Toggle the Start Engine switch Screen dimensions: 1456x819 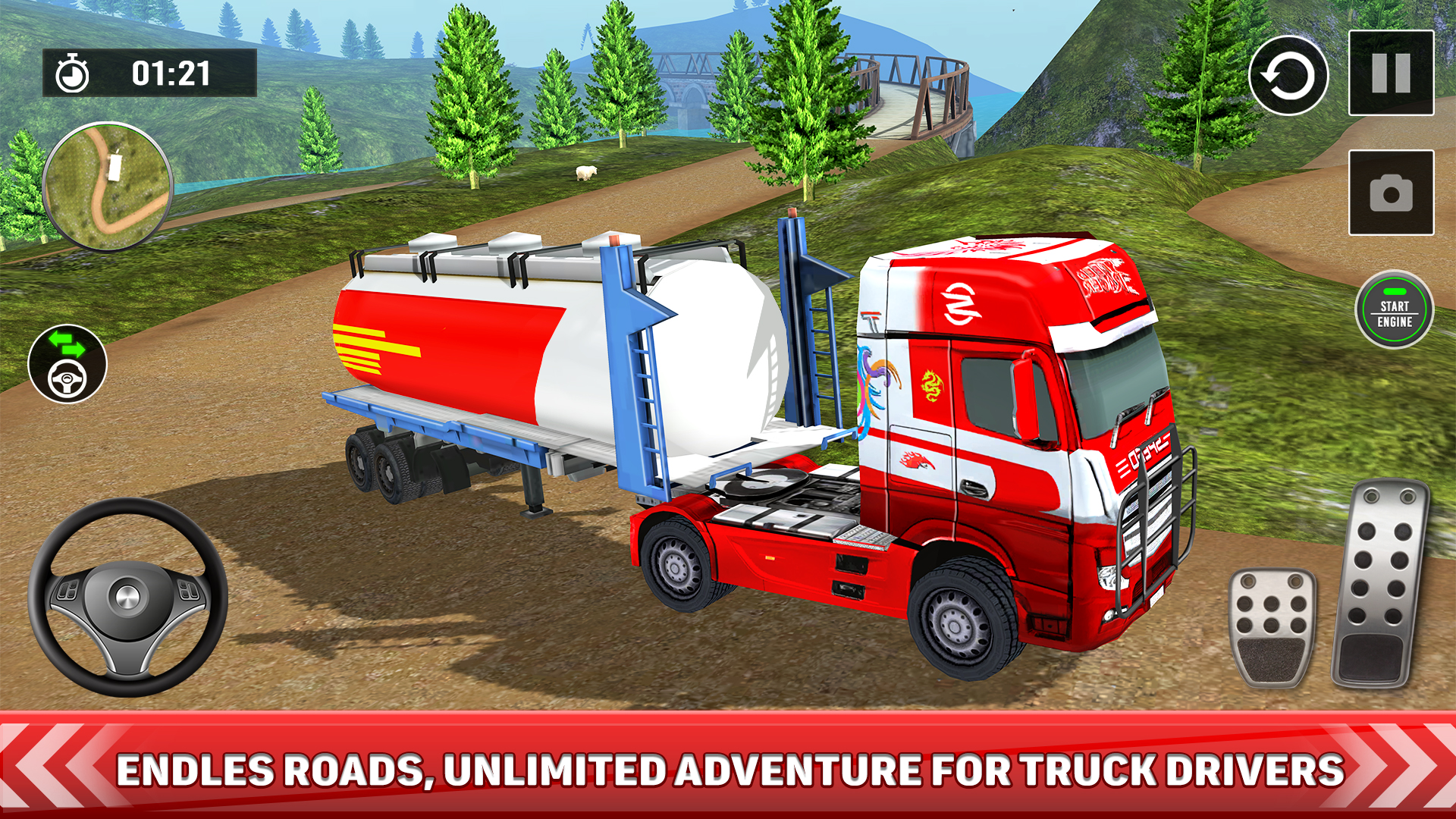(1395, 311)
